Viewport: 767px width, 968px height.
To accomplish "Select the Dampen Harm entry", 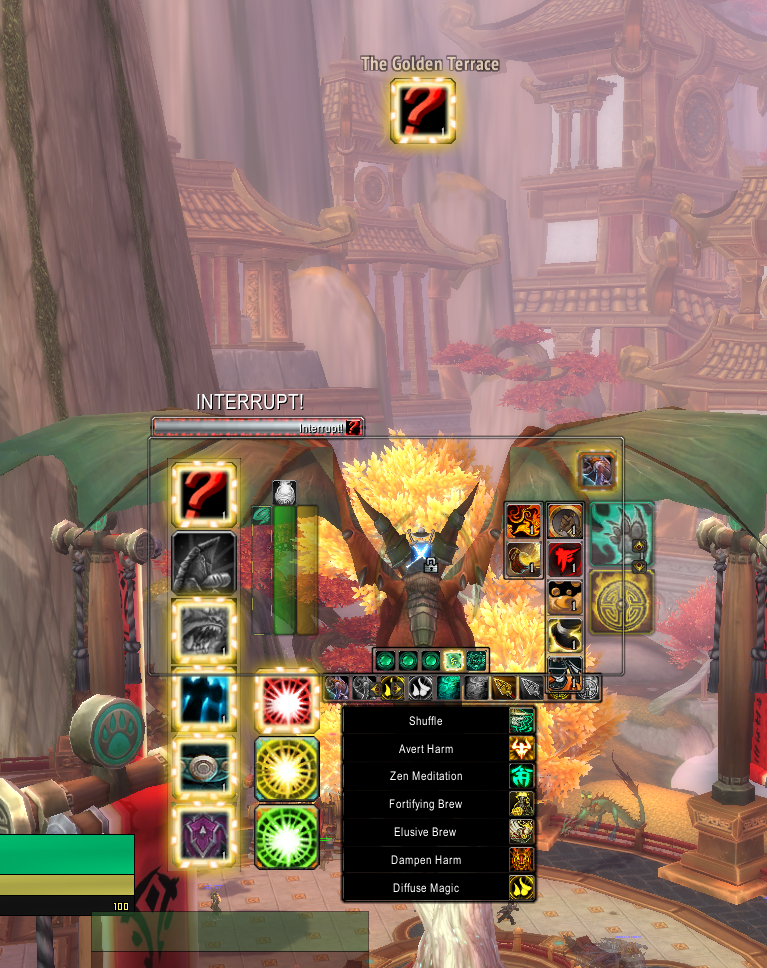I will tap(426, 860).
